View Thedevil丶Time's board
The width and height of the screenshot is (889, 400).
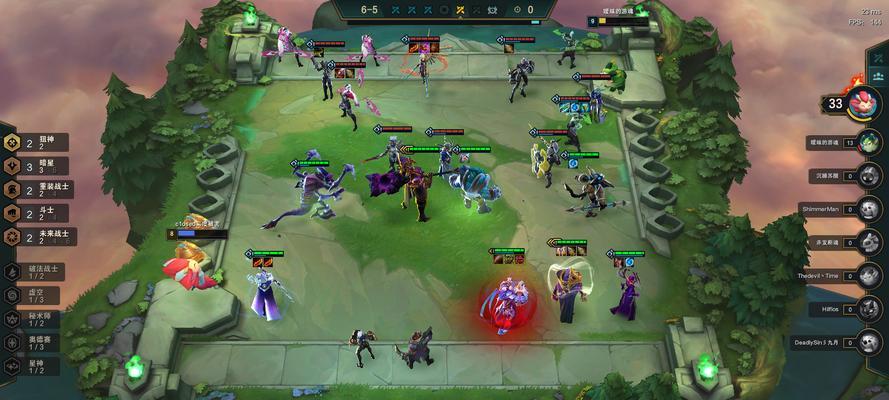tap(870, 275)
